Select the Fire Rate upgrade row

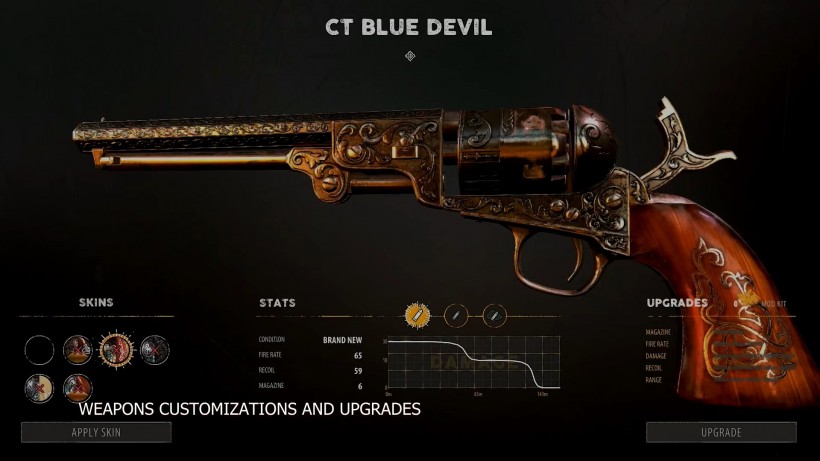[x=658, y=344]
